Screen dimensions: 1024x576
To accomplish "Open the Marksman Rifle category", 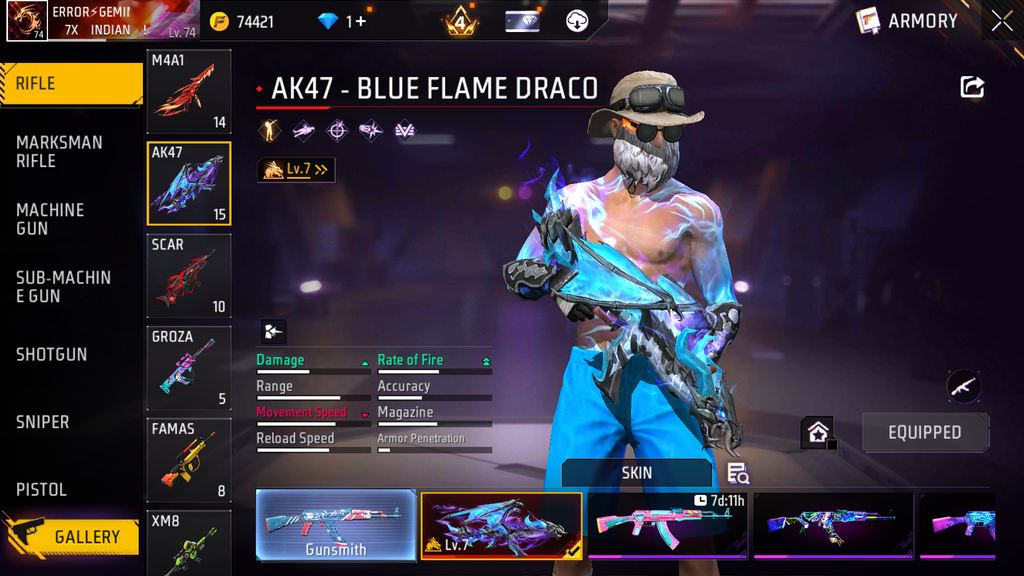I will pos(60,151).
